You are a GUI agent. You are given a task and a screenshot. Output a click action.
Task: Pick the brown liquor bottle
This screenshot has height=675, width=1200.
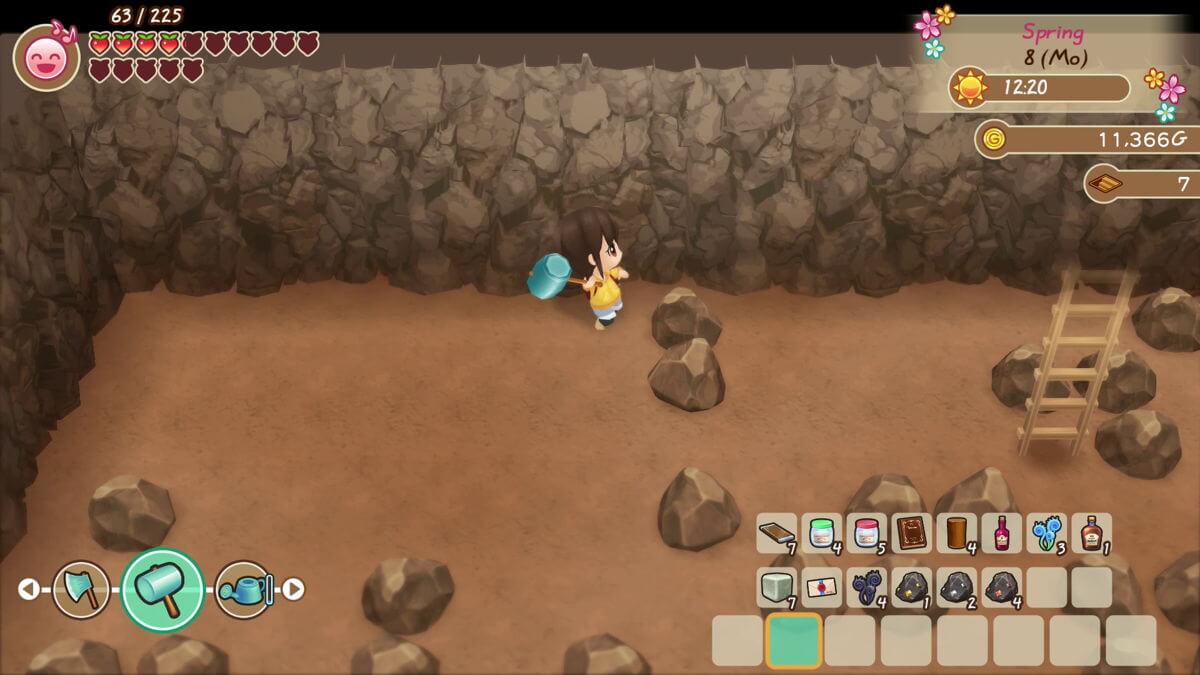click(1091, 534)
